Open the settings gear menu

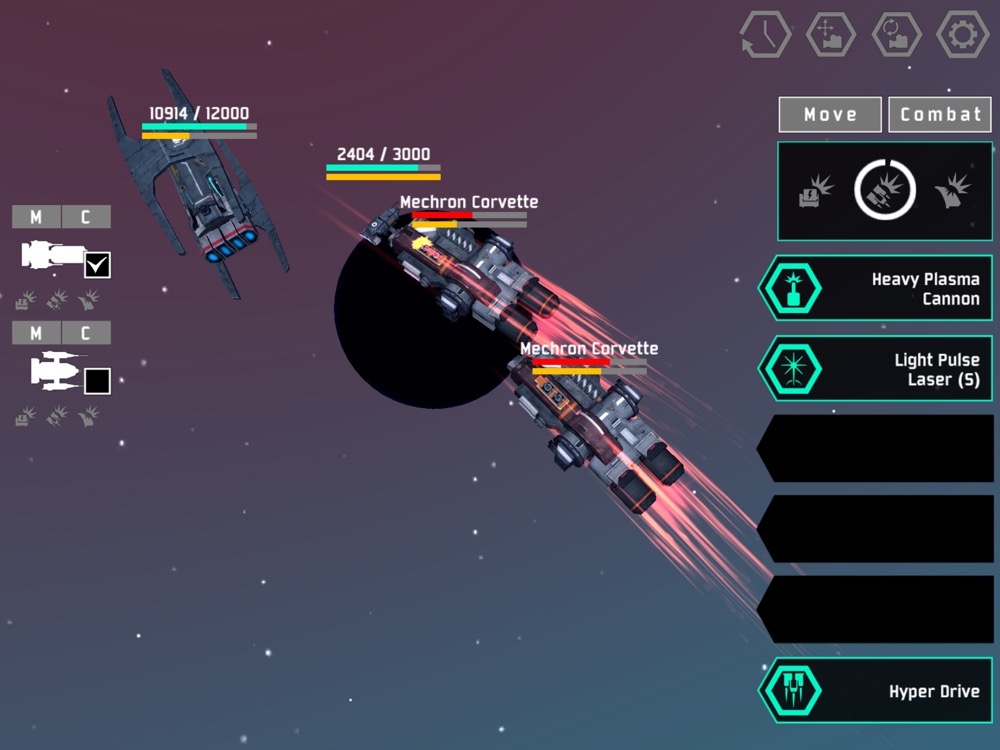[962, 34]
